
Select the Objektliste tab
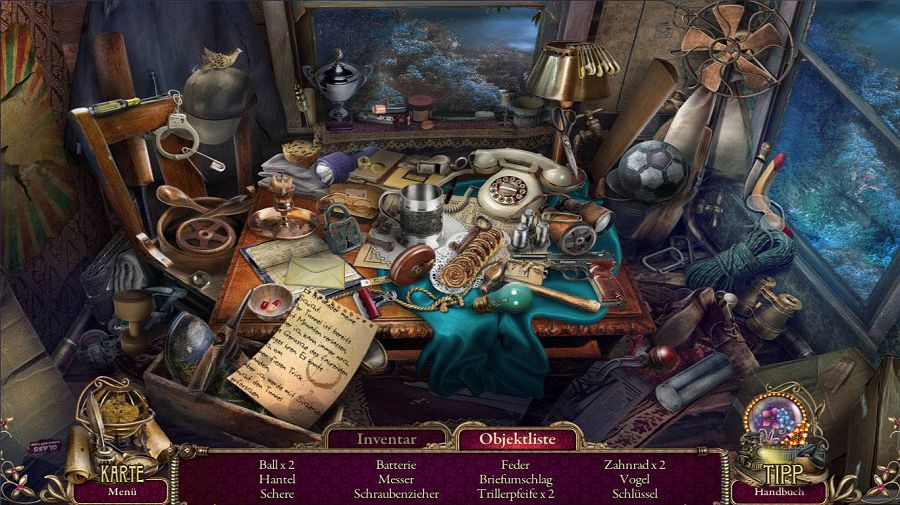[516, 438]
